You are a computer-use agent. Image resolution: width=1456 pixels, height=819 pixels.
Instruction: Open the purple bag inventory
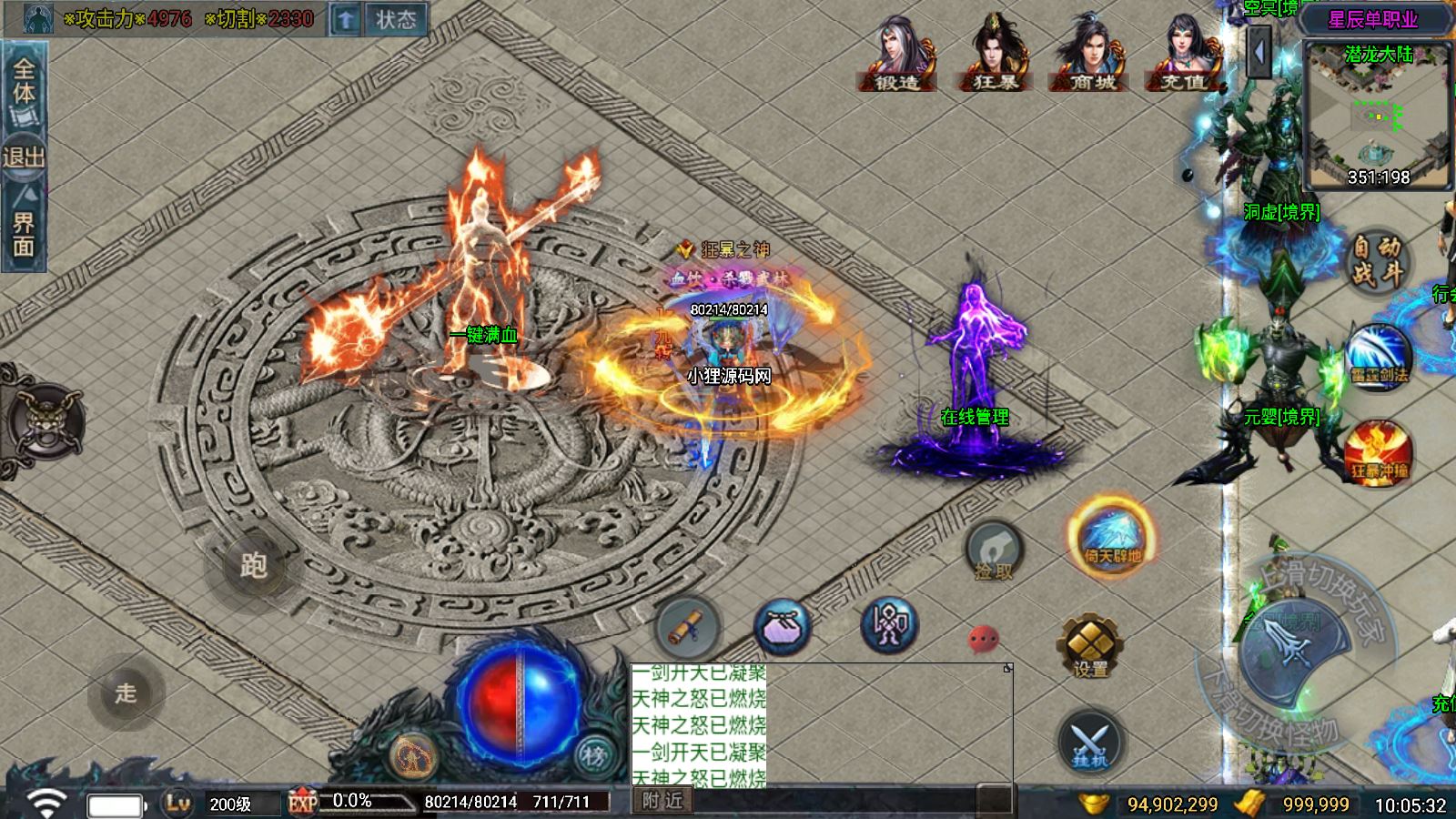click(783, 627)
